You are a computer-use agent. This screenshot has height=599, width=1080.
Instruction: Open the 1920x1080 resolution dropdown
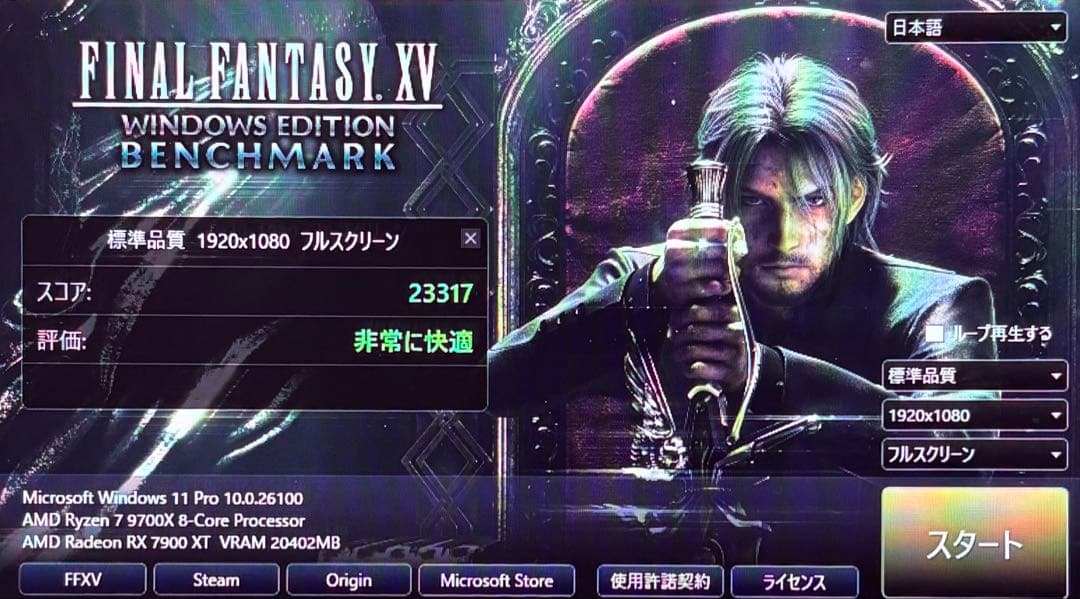(x=974, y=415)
